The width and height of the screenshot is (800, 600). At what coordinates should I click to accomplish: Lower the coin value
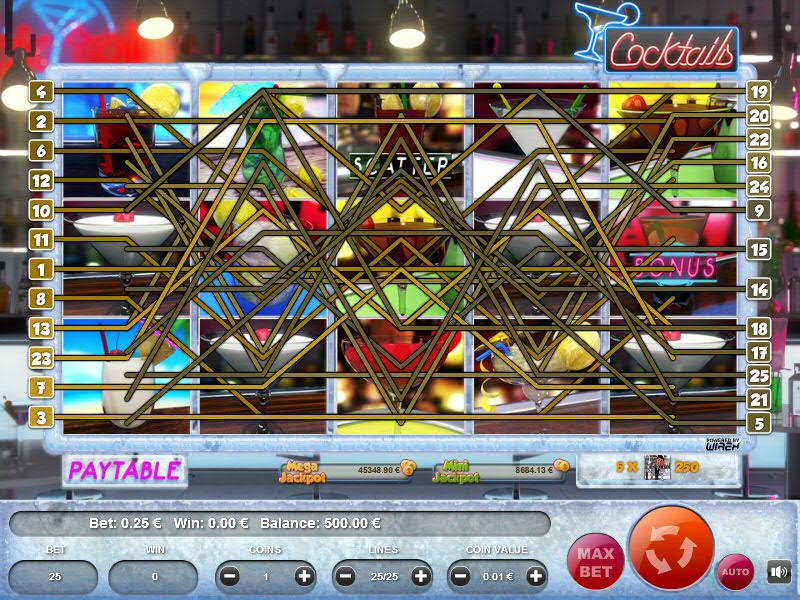click(462, 576)
